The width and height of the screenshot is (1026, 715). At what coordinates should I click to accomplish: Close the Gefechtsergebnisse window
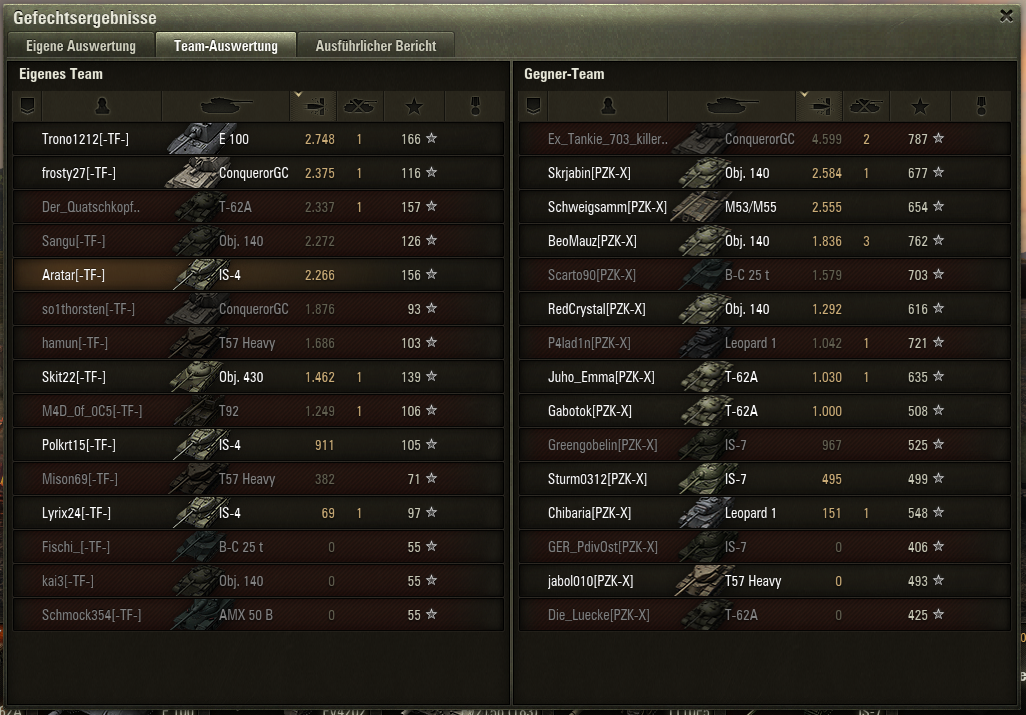(1006, 16)
